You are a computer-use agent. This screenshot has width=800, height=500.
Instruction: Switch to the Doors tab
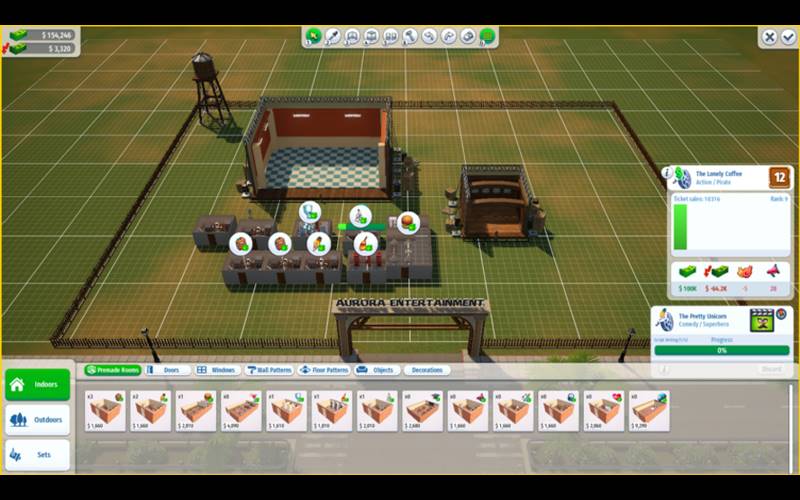pyautogui.click(x=166, y=370)
